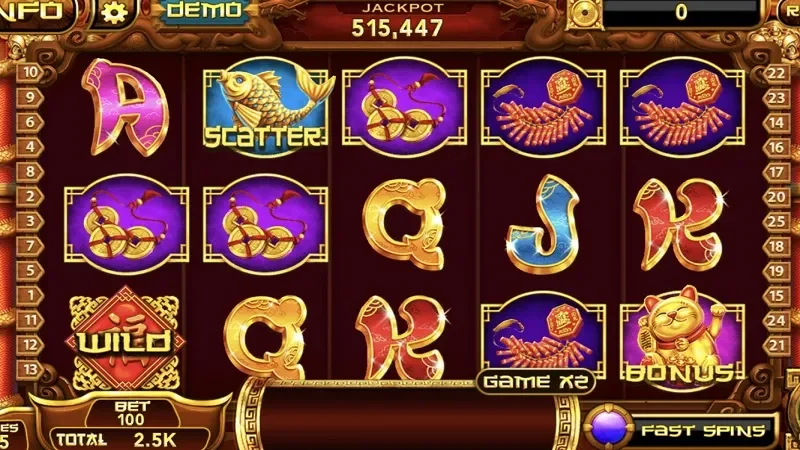Viewport: 800px width, 450px height.
Task: Highlight payline number 13 marker
Action: point(31,370)
